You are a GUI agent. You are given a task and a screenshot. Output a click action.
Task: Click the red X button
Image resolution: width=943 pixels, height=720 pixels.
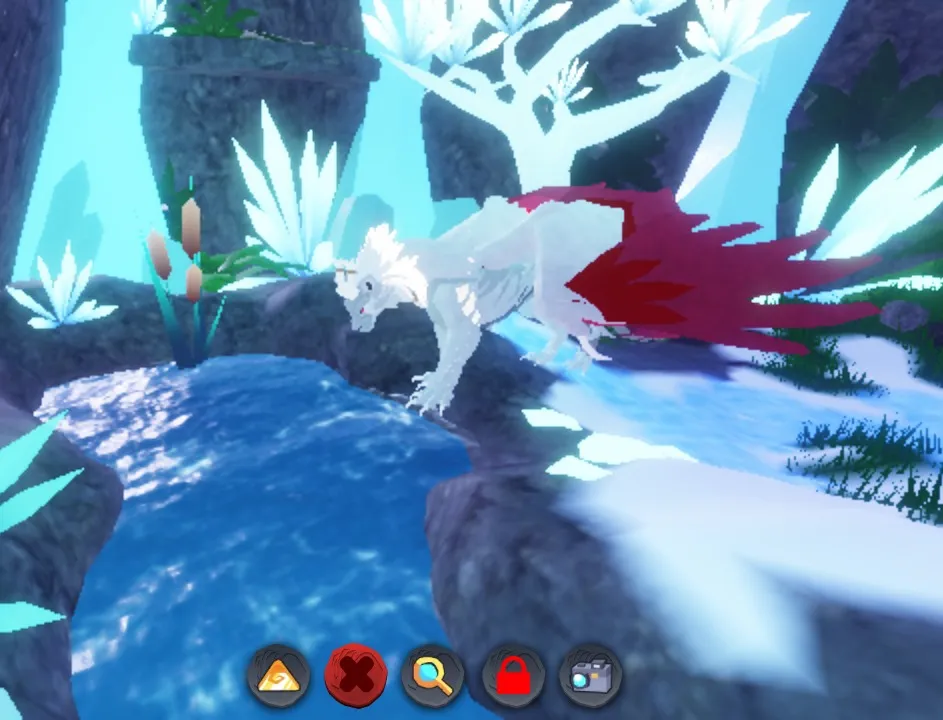coord(355,677)
